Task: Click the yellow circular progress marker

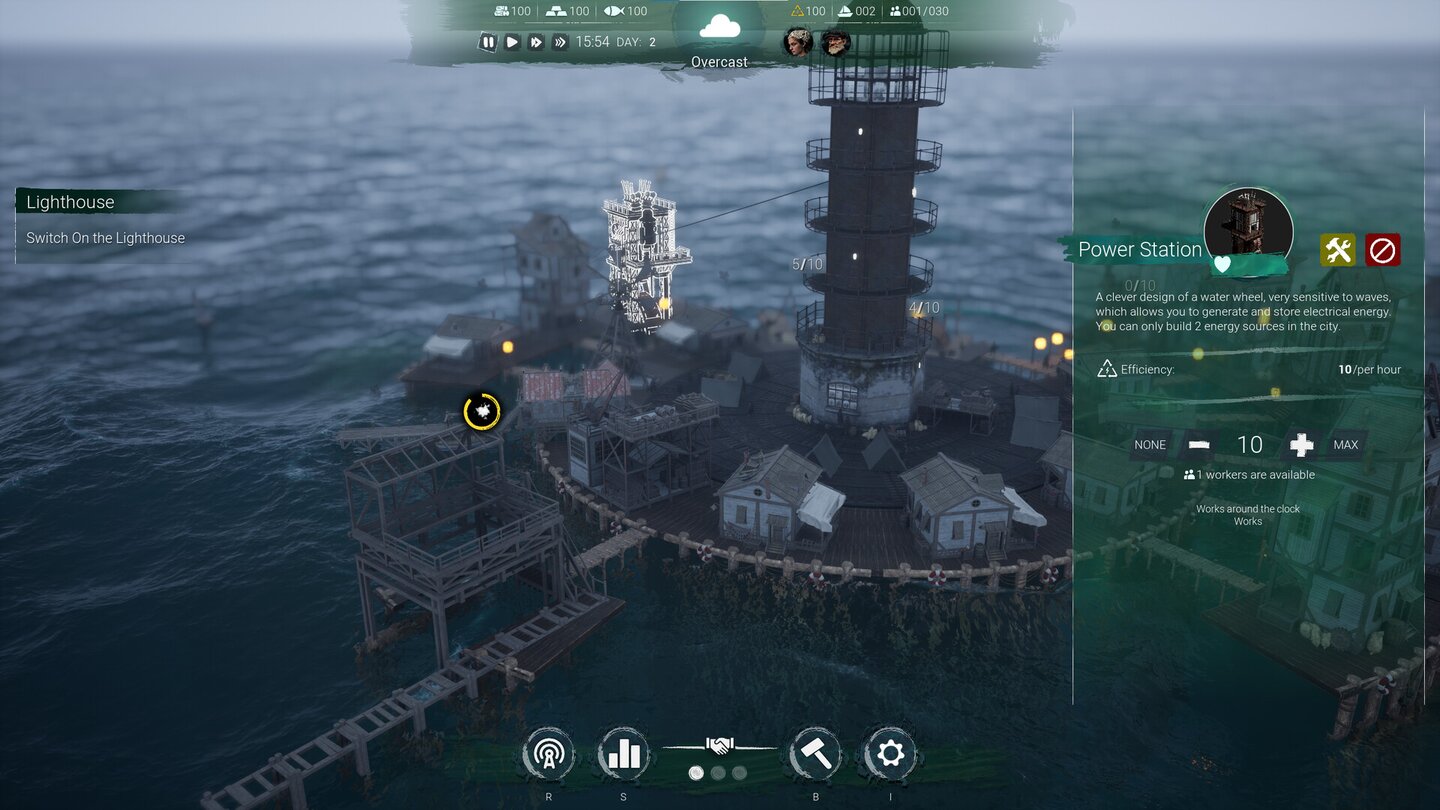Action: (x=482, y=411)
